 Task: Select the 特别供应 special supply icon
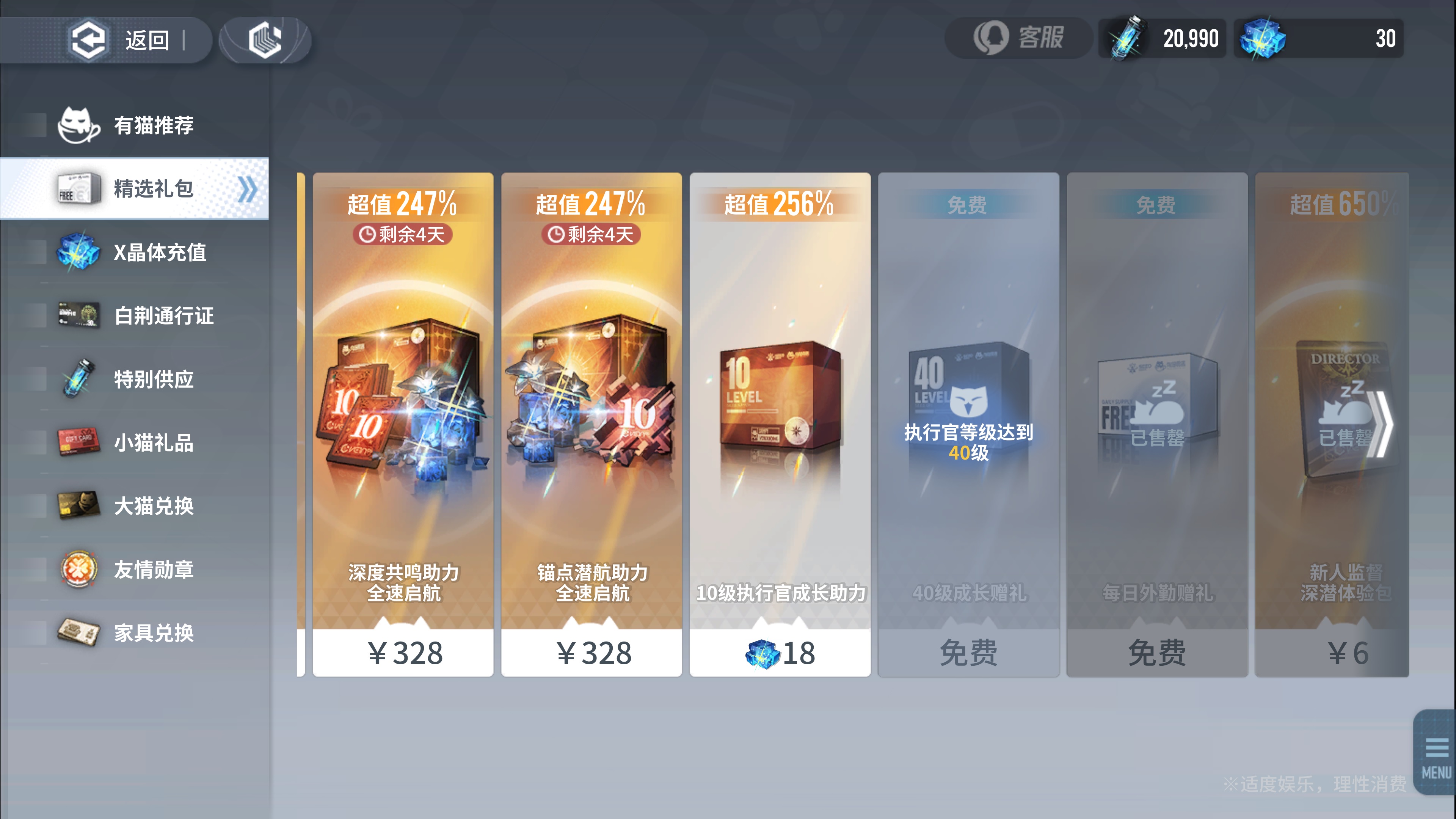pyautogui.click(x=79, y=380)
